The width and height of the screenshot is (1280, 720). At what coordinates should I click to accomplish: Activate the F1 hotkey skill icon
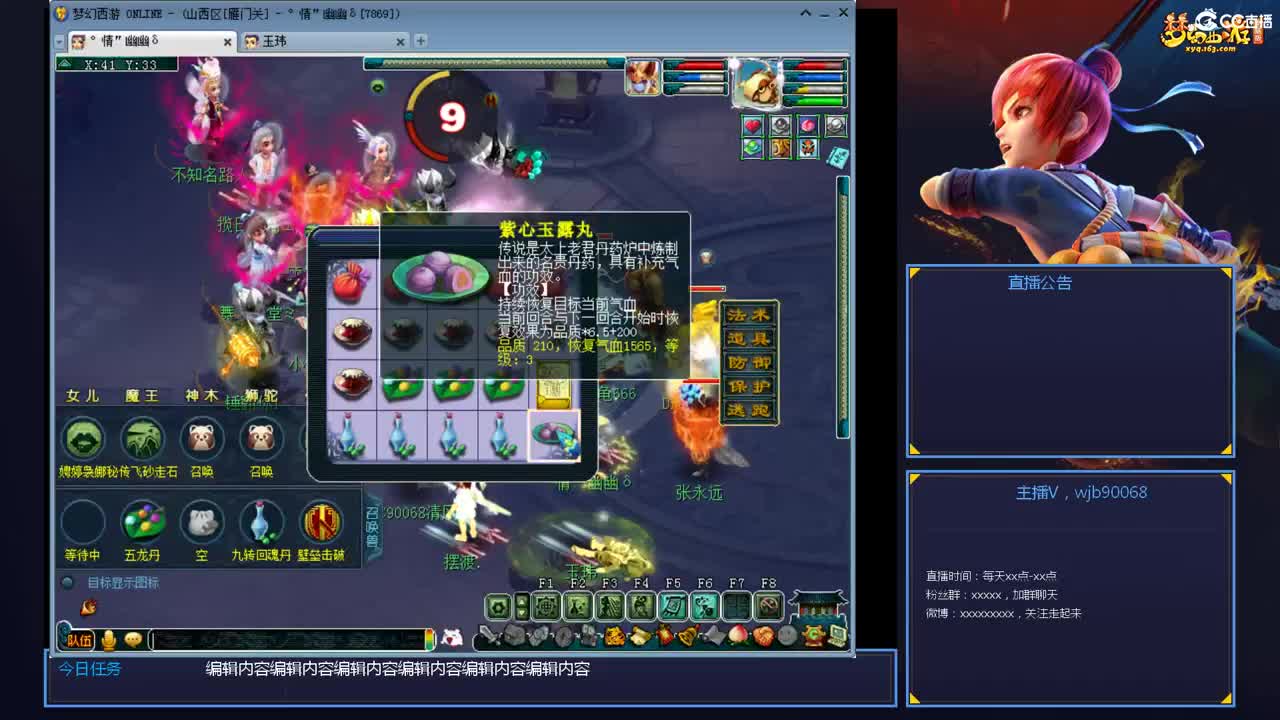pyautogui.click(x=546, y=604)
